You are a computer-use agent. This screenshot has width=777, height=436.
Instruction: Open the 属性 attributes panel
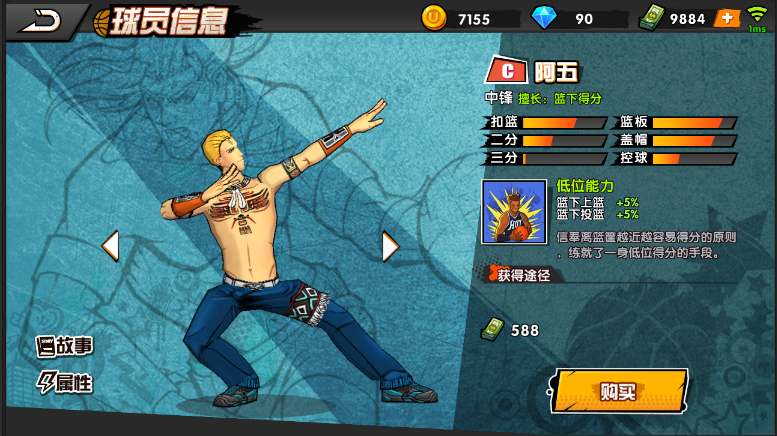coord(65,382)
